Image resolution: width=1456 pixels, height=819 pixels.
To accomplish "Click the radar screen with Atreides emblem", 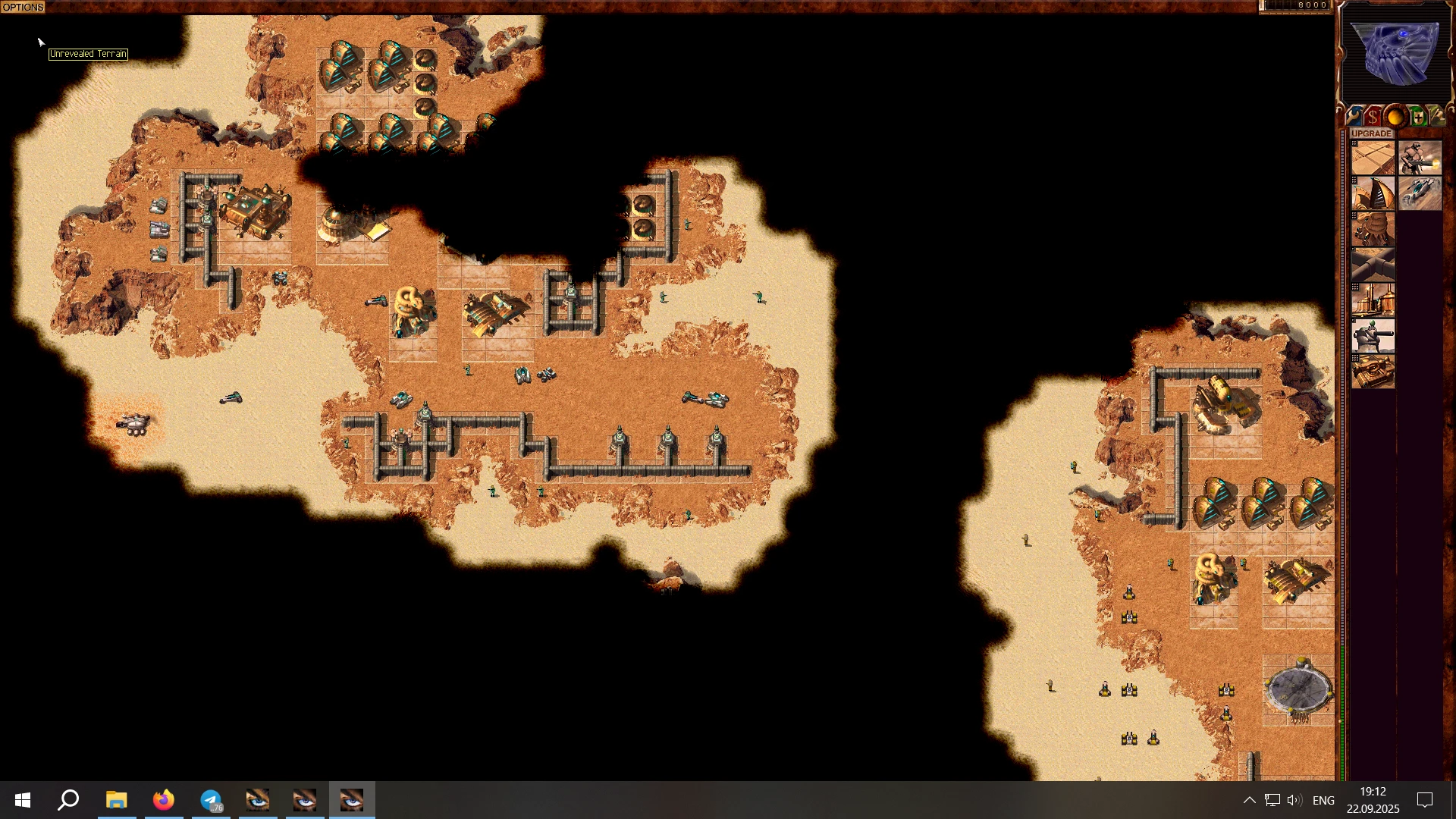I will click(1395, 53).
